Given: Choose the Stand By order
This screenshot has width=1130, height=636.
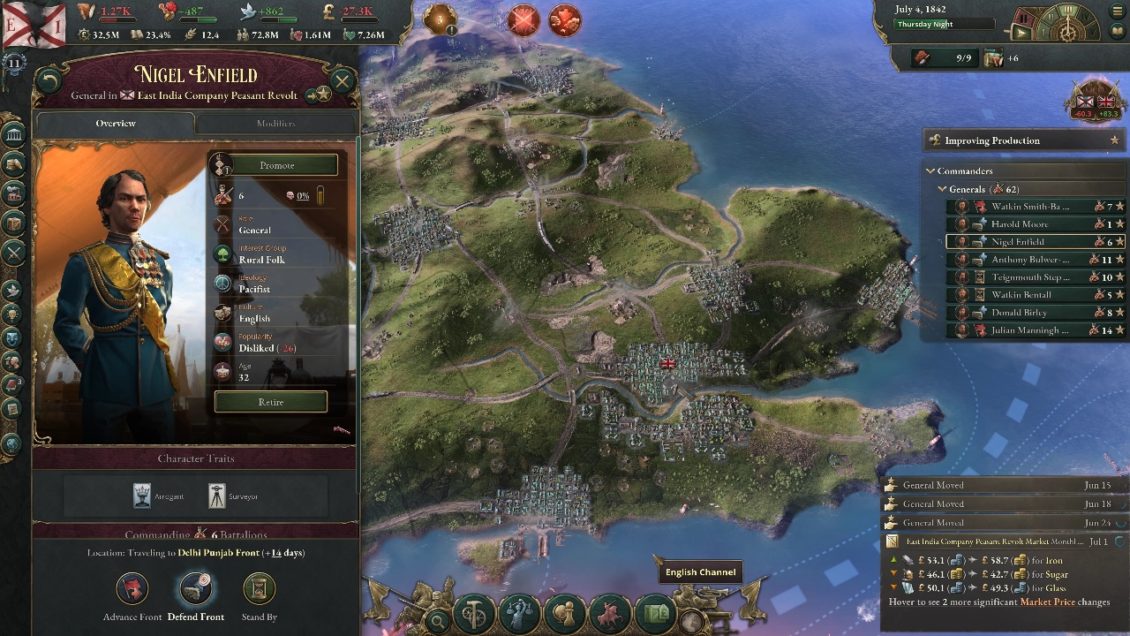Looking at the screenshot, I should click(259, 590).
